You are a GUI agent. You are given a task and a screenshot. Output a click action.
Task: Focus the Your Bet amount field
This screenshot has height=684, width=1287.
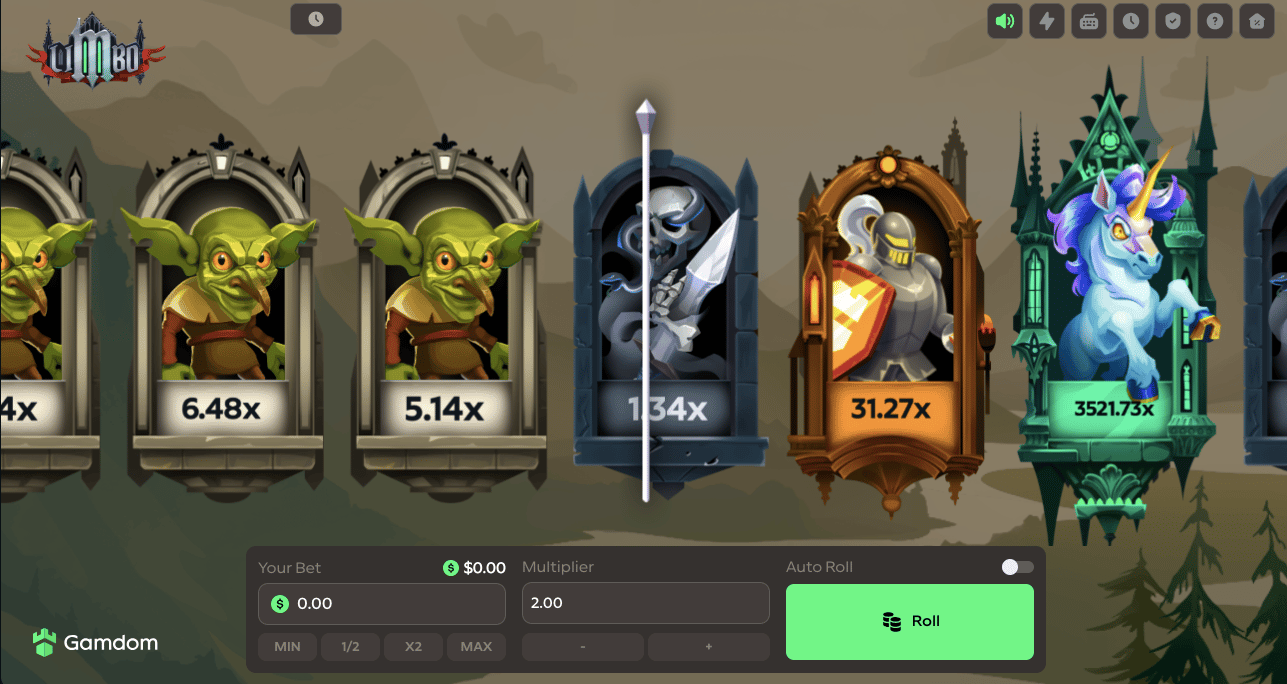tap(392, 604)
